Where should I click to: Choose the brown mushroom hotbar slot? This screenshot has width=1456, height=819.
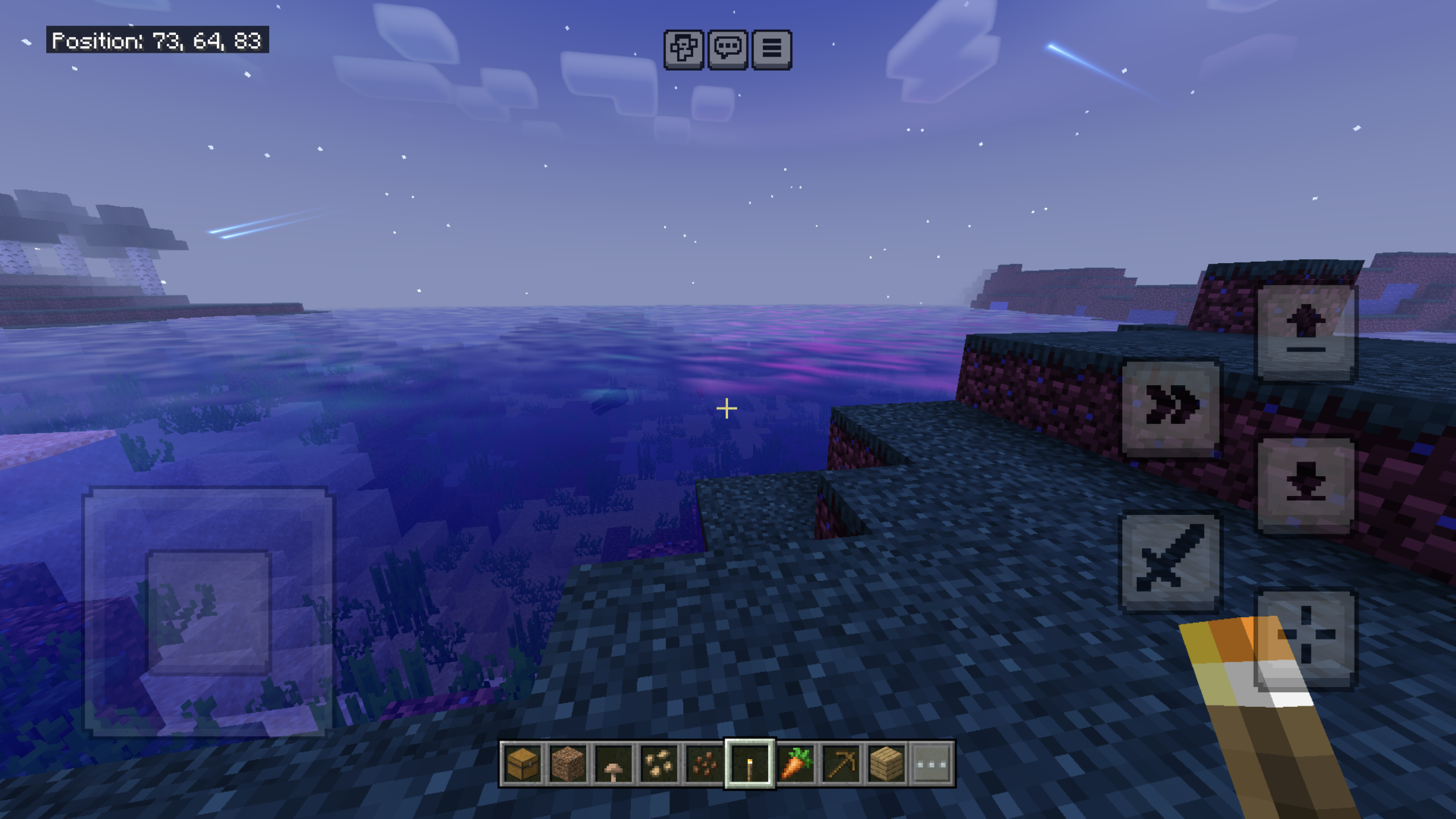(x=613, y=764)
